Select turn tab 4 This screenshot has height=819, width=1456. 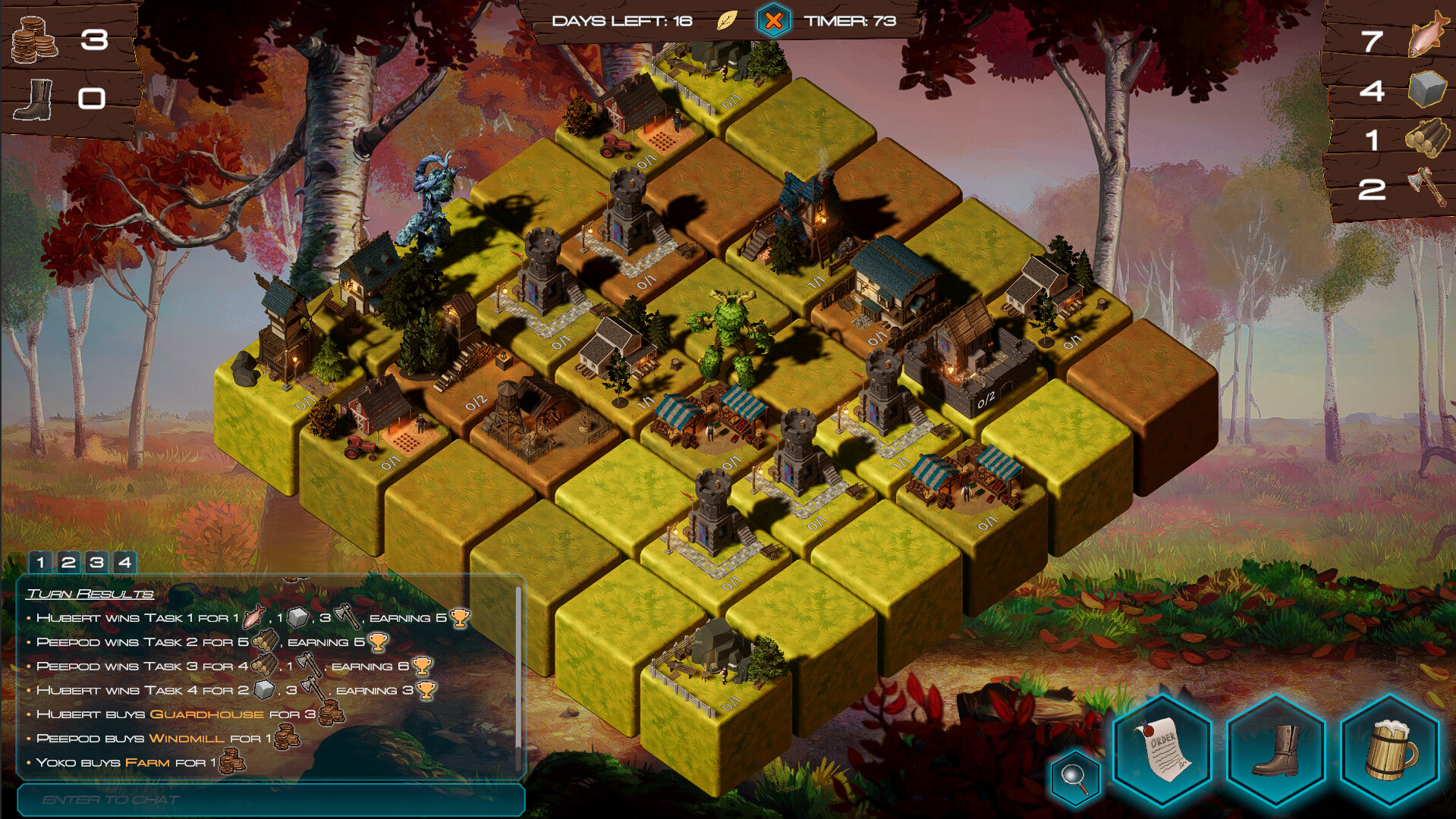pos(123,564)
